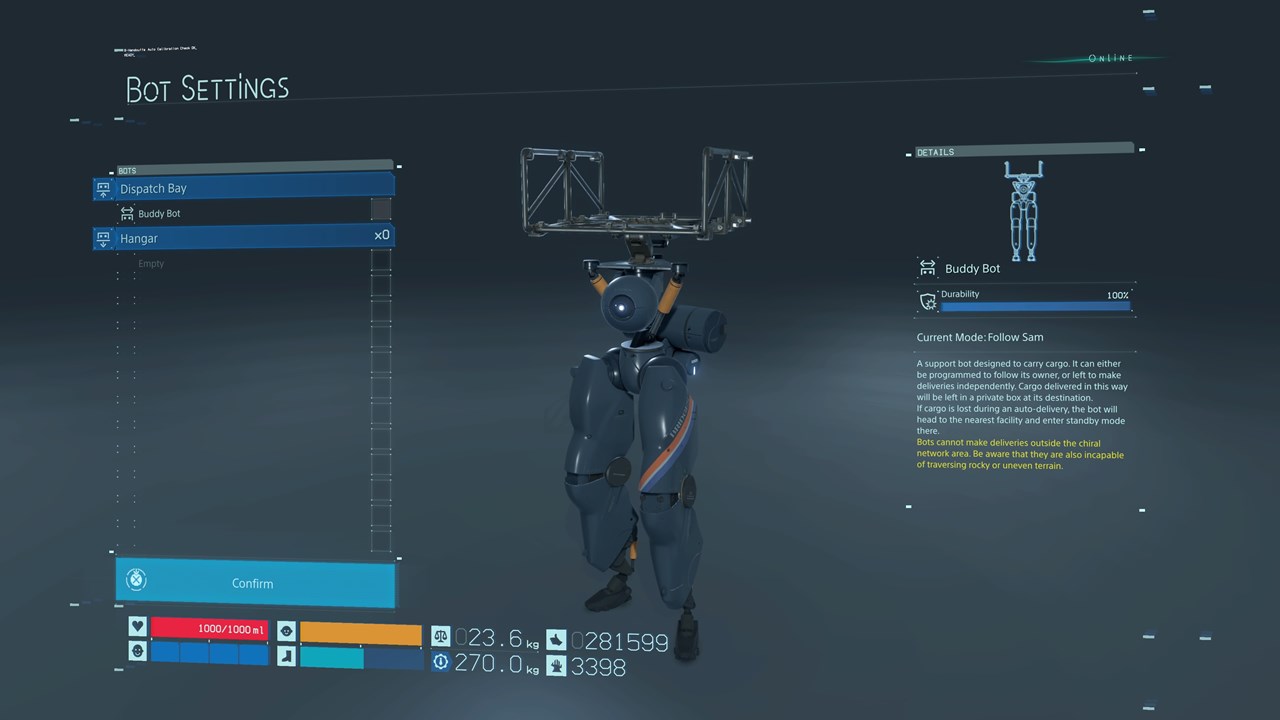The width and height of the screenshot is (1280, 720).
Task: Select the Dispatch Bay category
Action: (245, 188)
